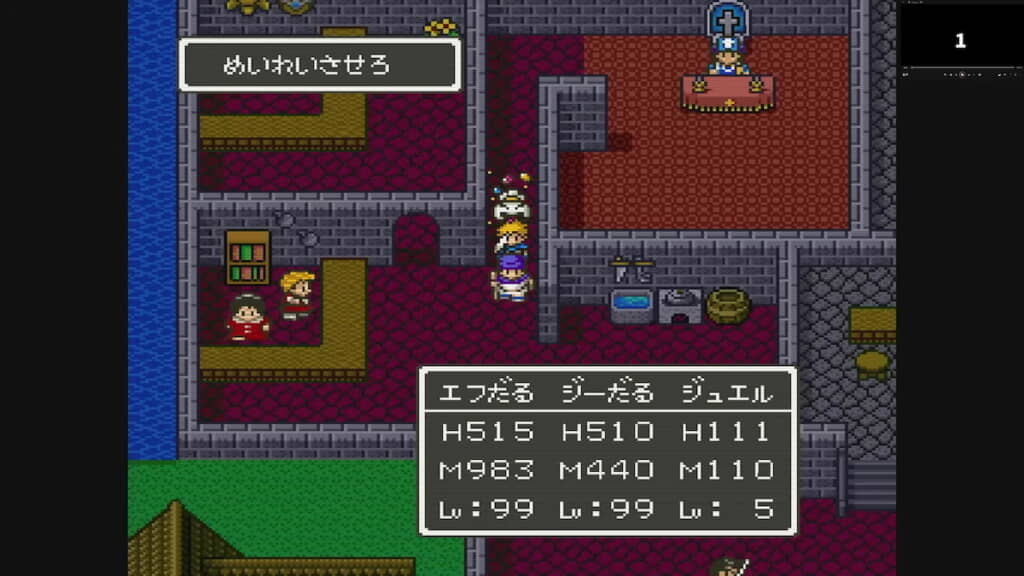Choose party member エフだる in status window
The height and width of the screenshot is (576, 1024).
click(x=487, y=394)
